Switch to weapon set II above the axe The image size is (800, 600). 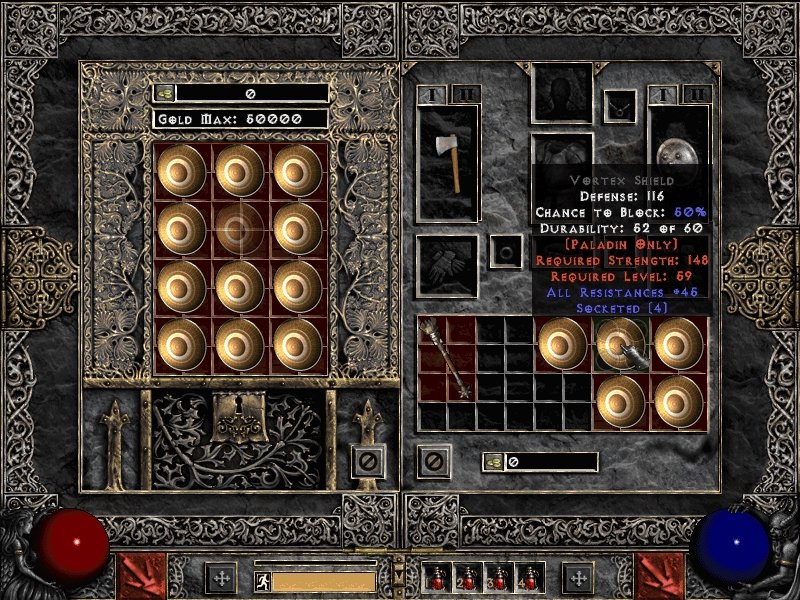(x=464, y=95)
